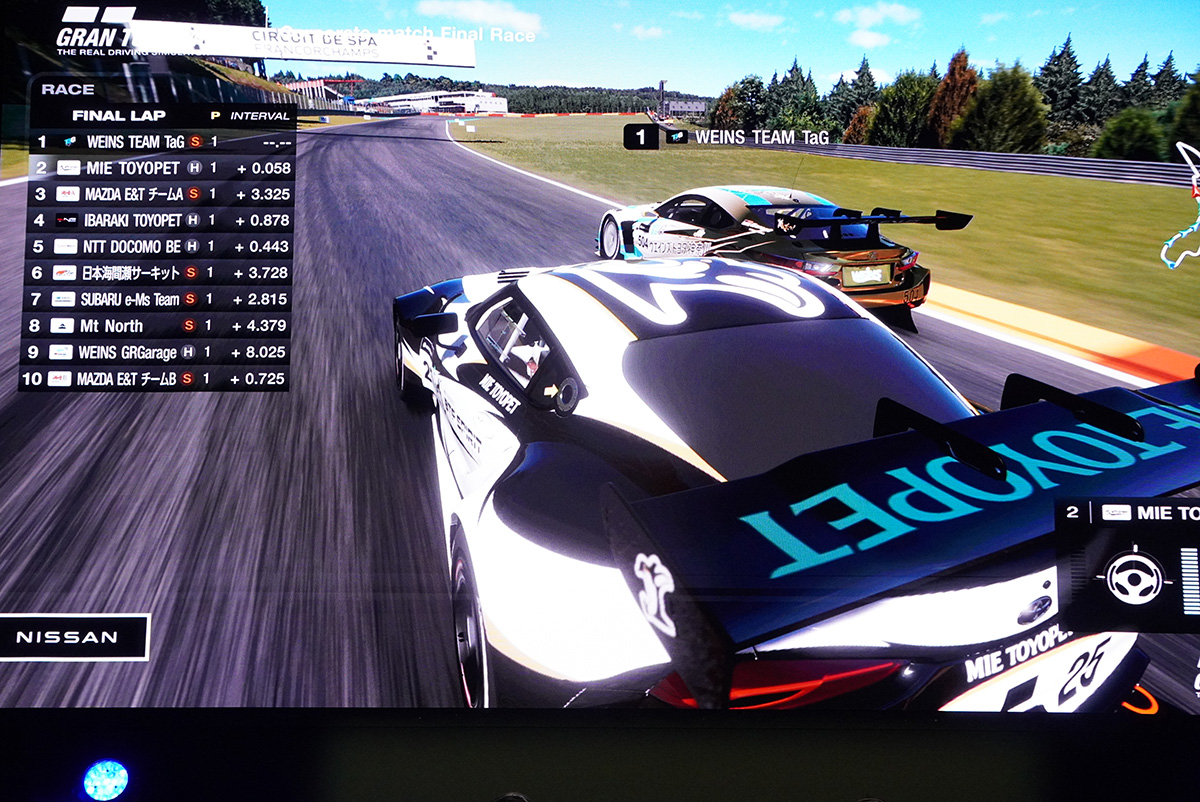Click the Mt North leaderboard entry
Viewport: 1200px width, 802px height.
point(157,326)
